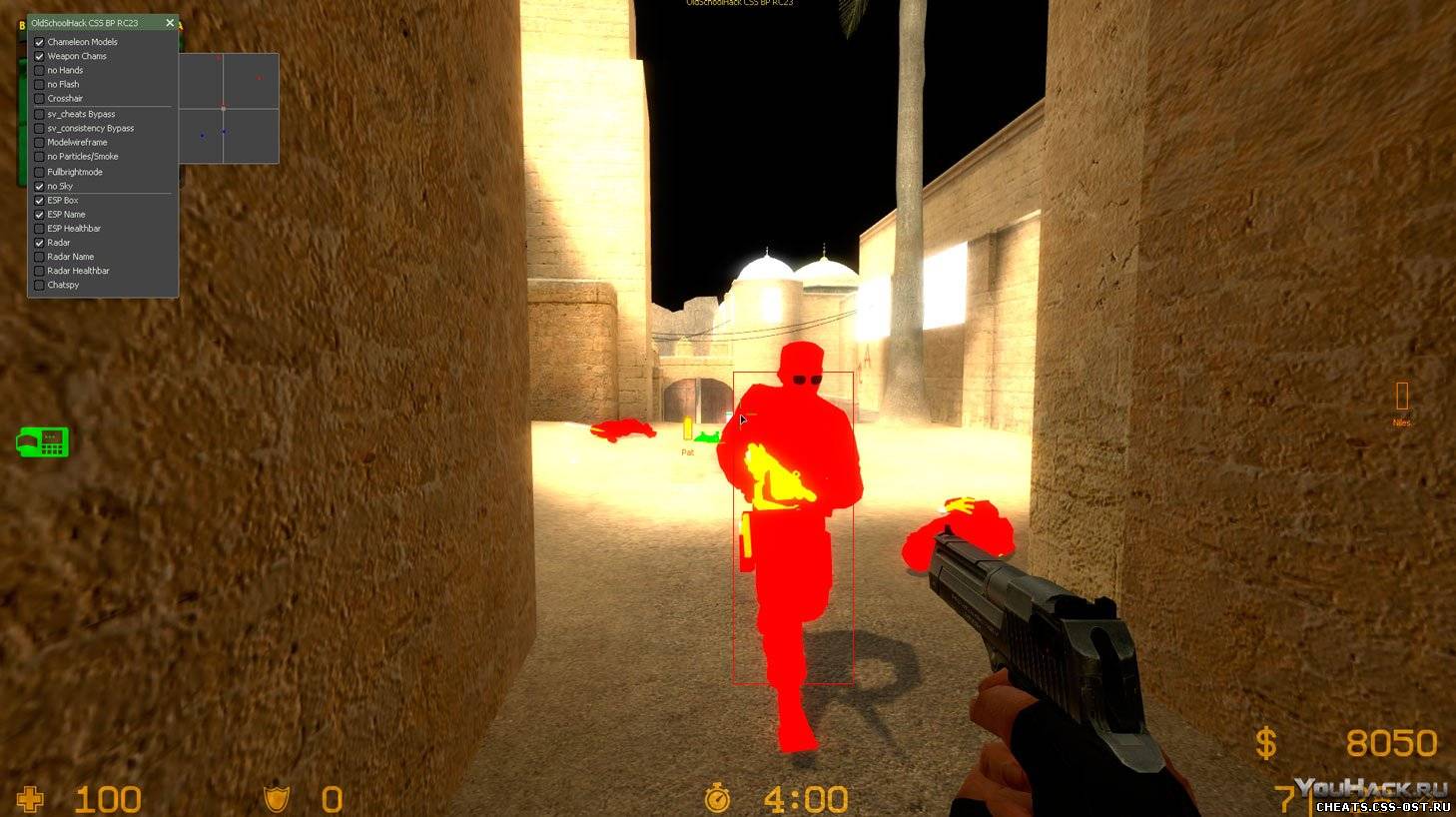Viewport: 1456px width, 817px height.
Task: Turn on the Crosshair option
Action: (x=39, y=99)
